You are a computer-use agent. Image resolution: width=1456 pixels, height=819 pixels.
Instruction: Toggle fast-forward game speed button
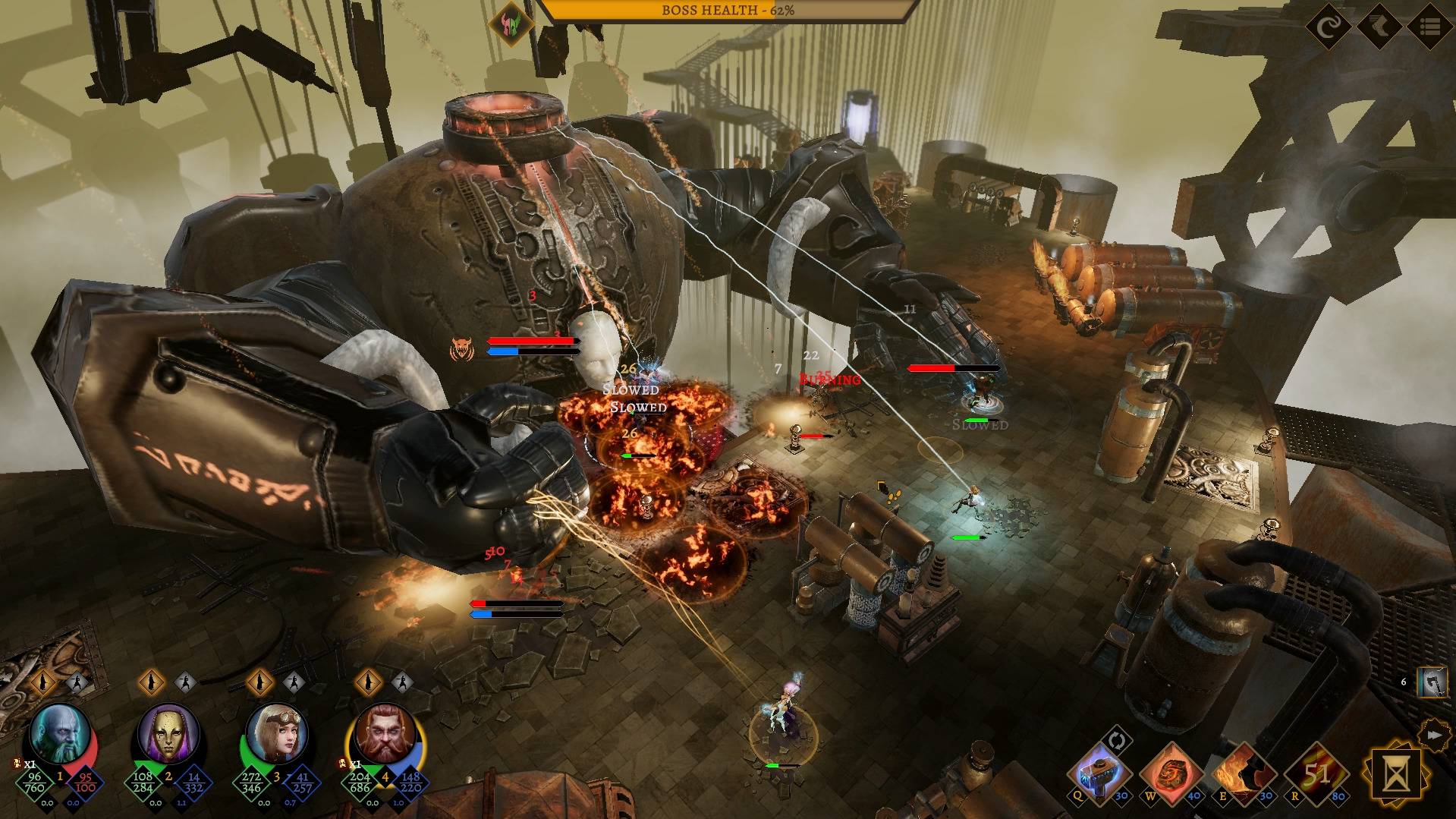pos(1433,735)
